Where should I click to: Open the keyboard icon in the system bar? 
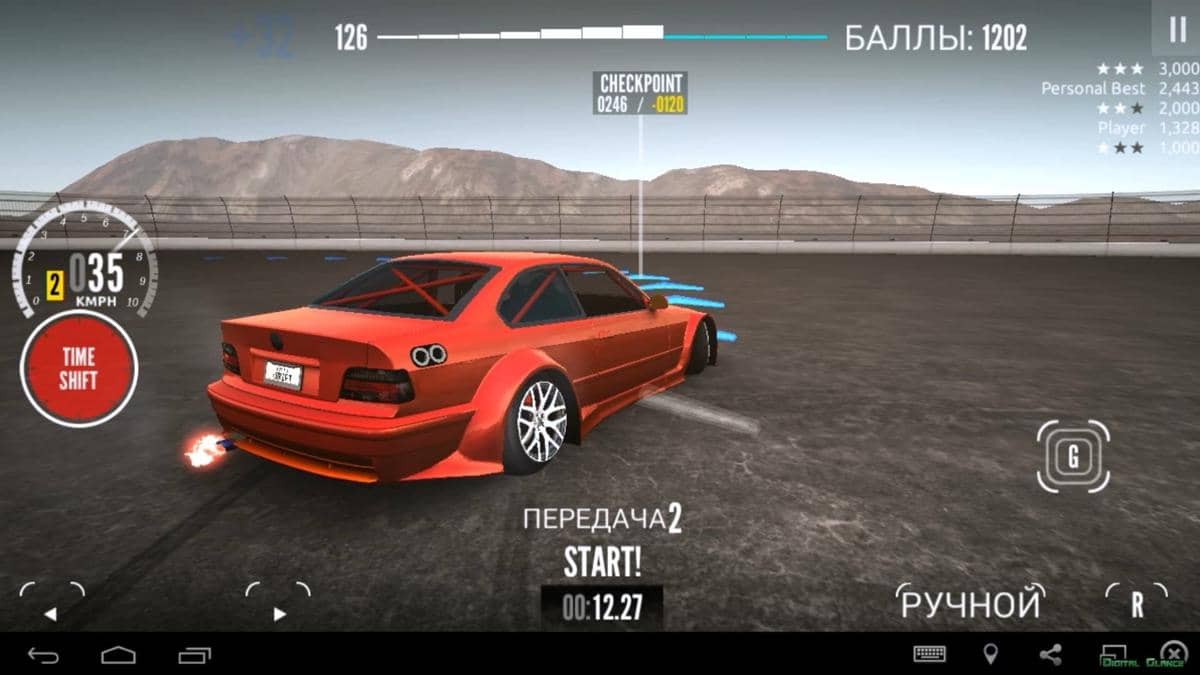pos(930,654)
